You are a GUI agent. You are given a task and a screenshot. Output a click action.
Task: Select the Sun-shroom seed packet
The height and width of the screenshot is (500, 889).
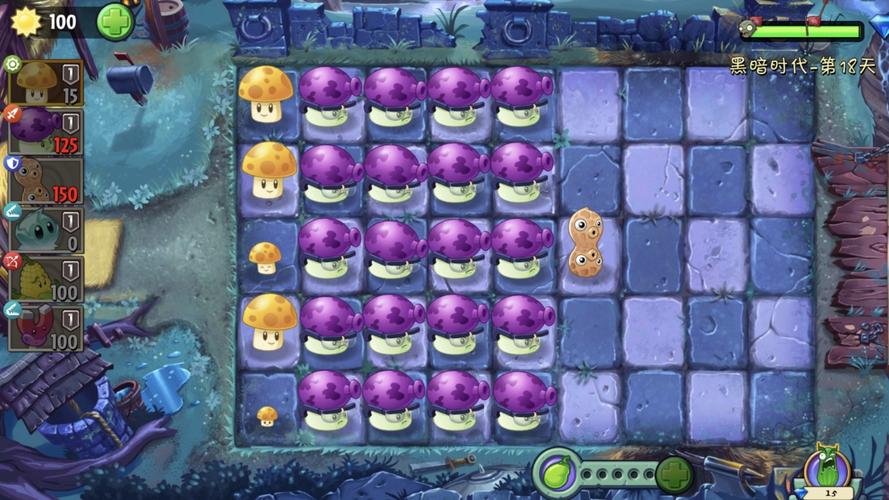click(x=46, y=82)
